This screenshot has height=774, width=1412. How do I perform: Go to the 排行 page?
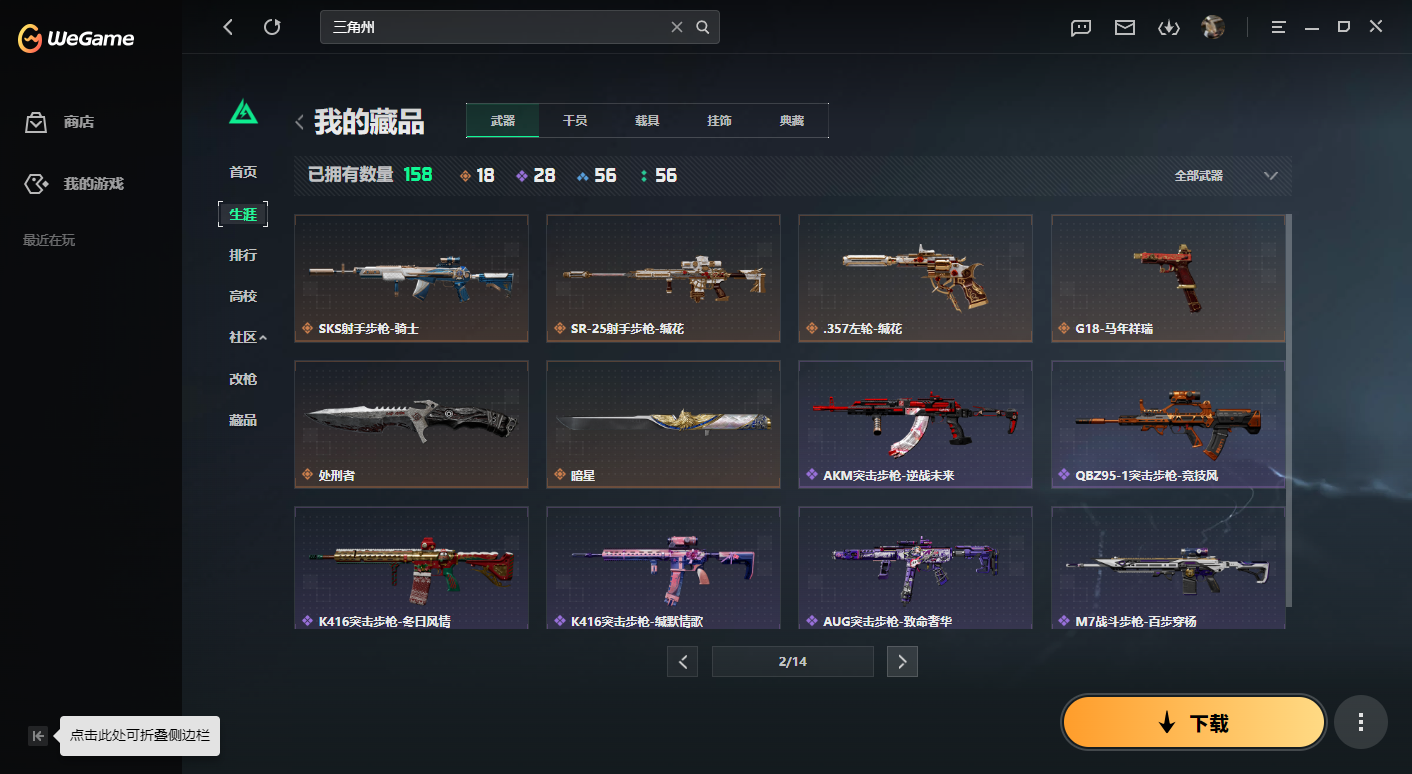[x=243, y=254]
